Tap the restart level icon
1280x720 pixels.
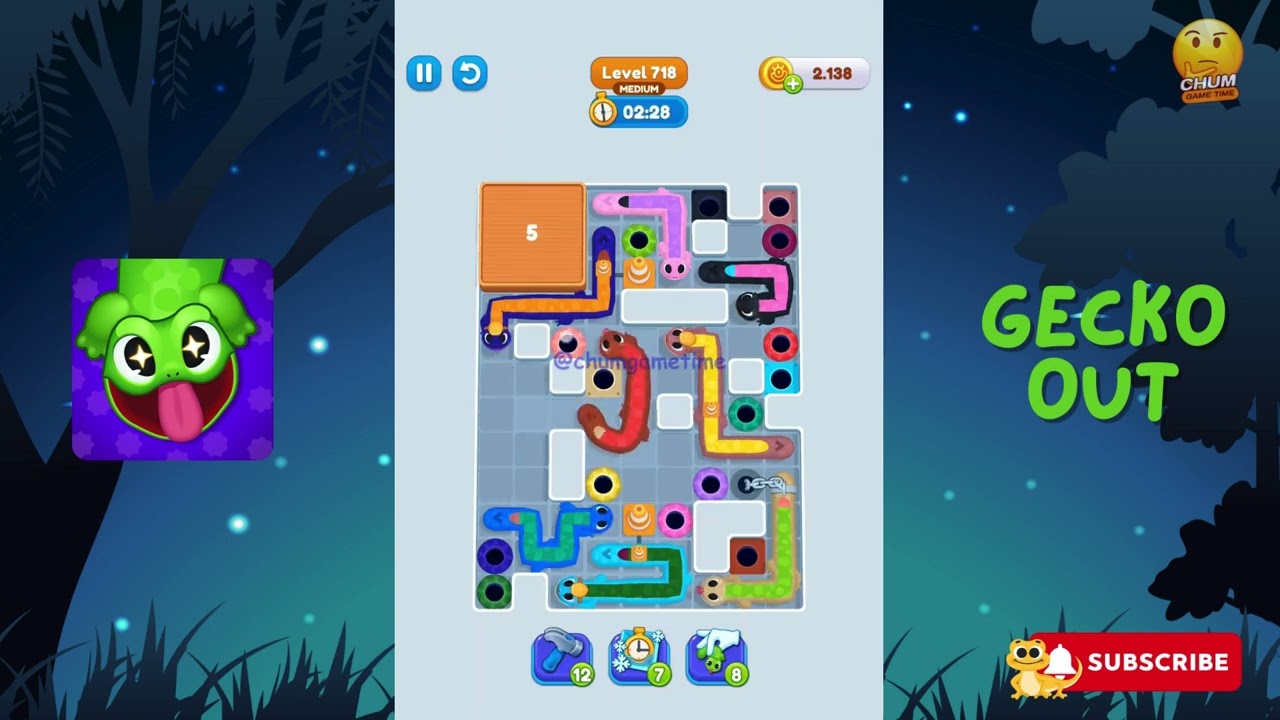tap(470, 73)
